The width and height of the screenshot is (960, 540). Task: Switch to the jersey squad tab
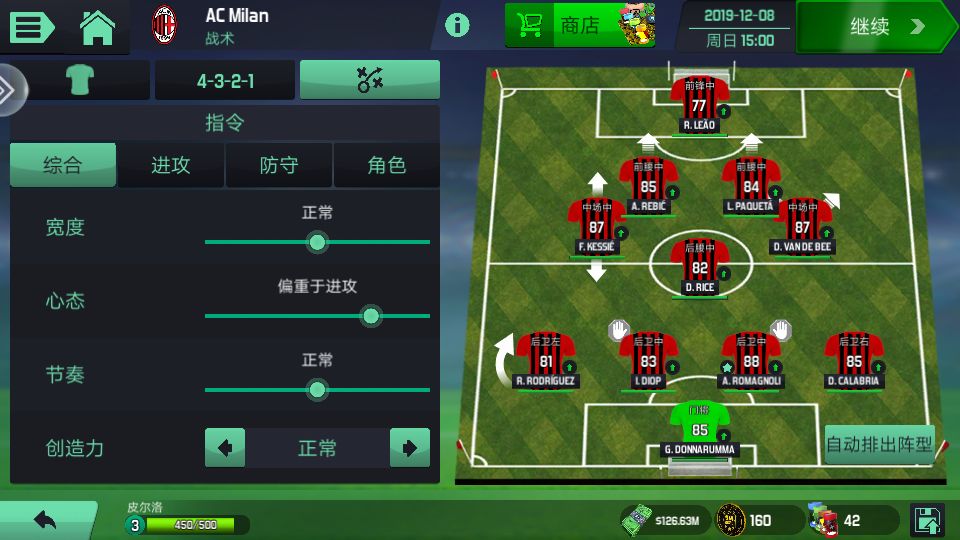pyautogui.click(x=79, y=81)
